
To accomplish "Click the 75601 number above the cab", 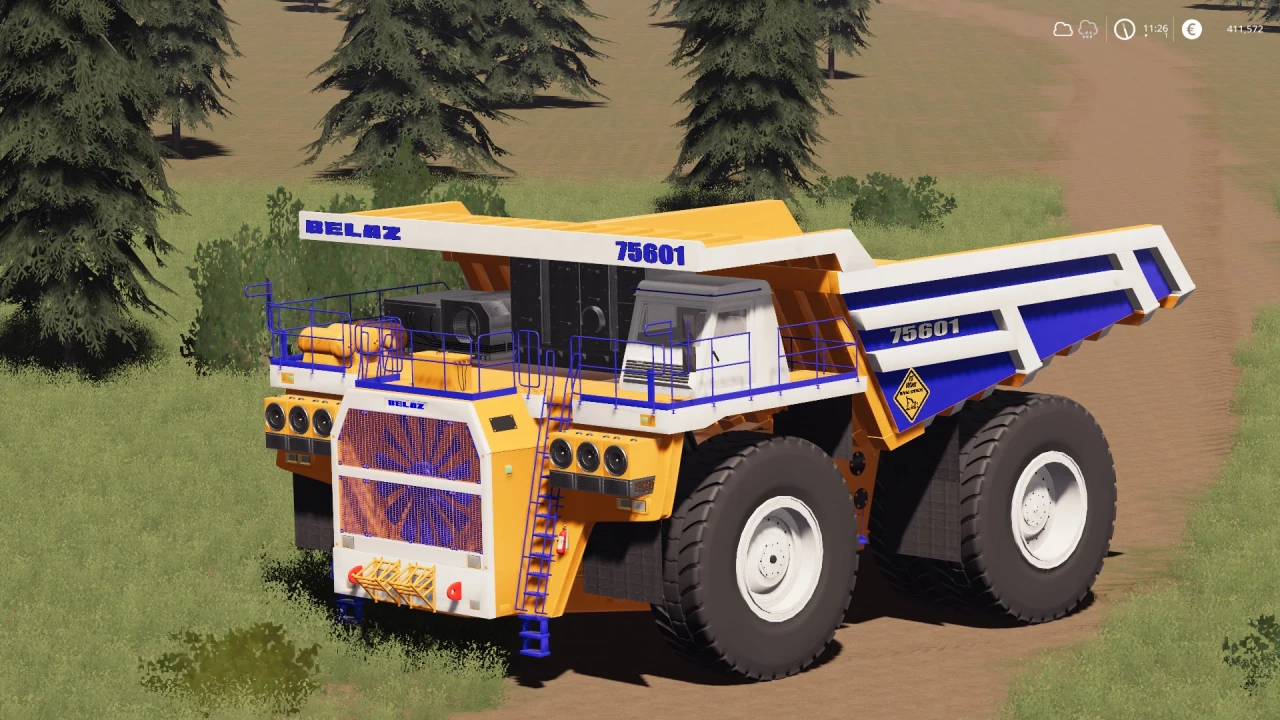I will click(x=651, y=251).
